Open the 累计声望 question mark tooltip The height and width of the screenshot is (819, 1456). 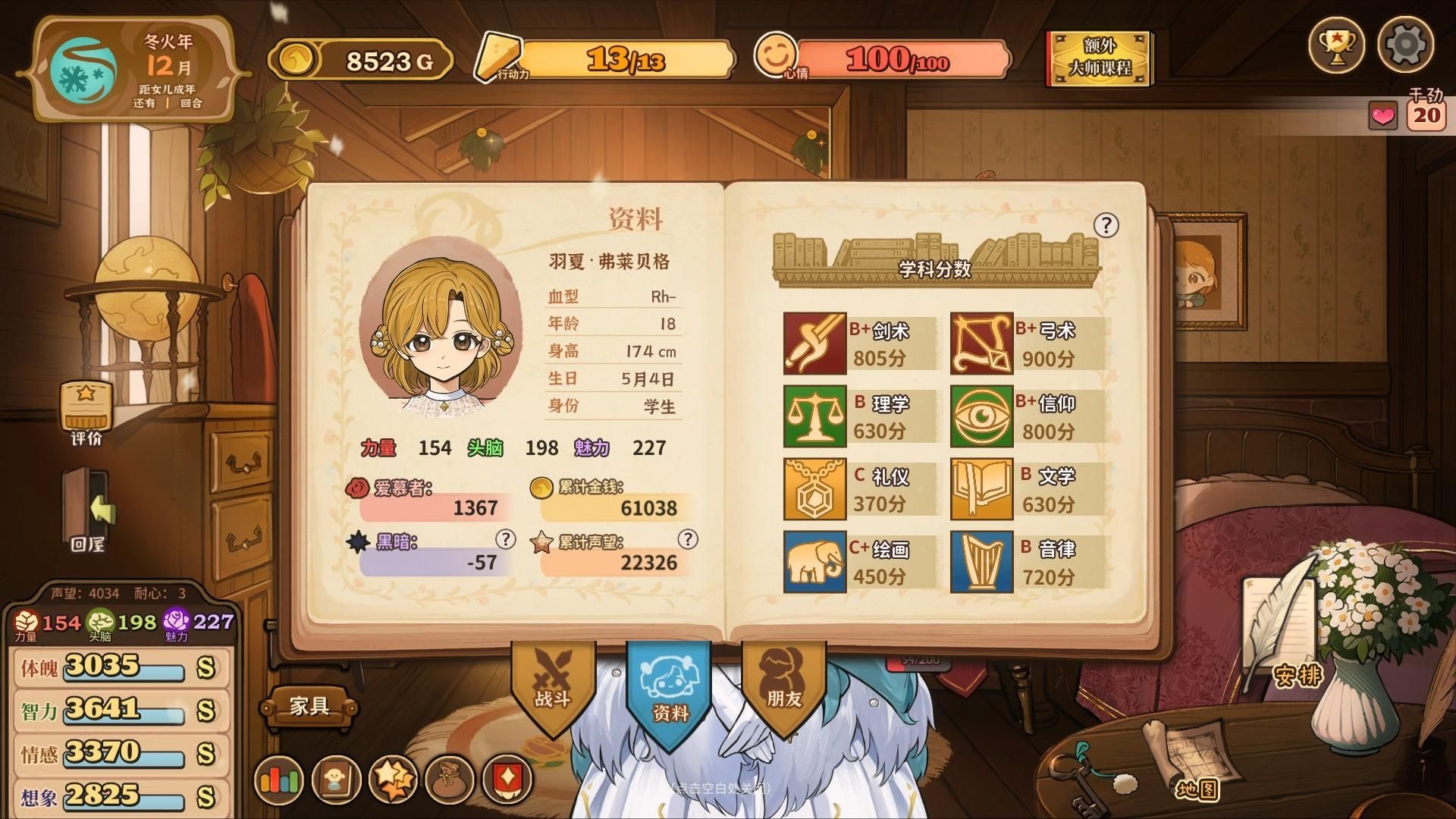tap(689, 540)
